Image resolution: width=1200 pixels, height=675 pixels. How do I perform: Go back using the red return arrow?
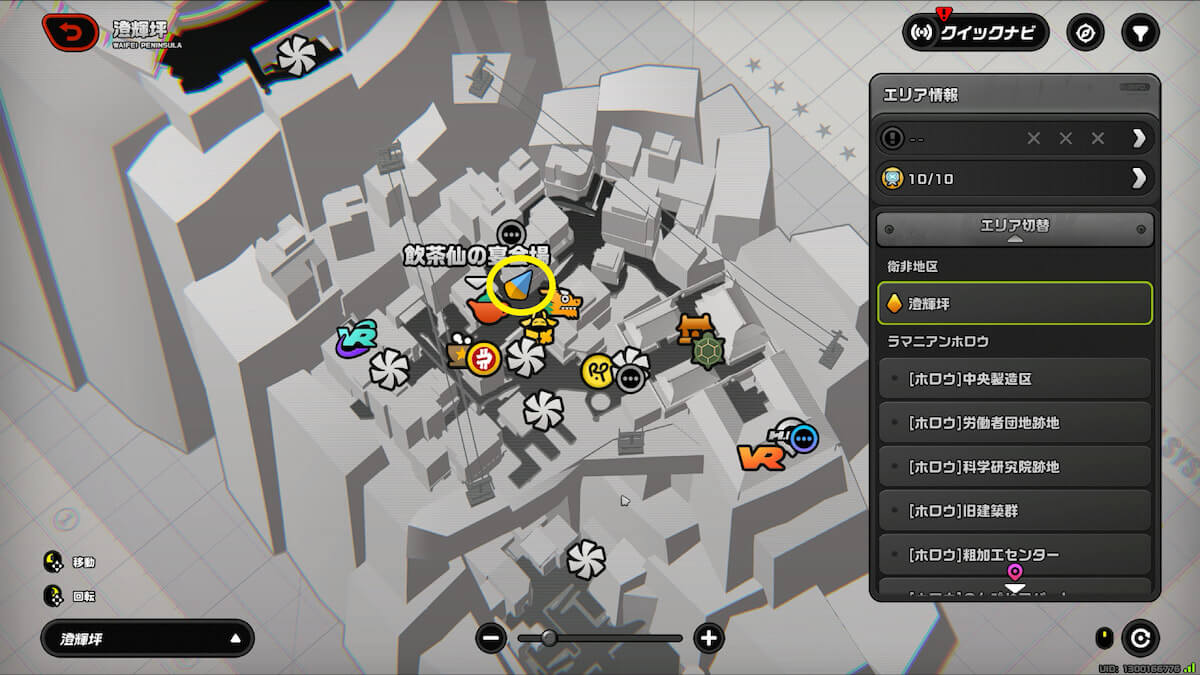69,32
